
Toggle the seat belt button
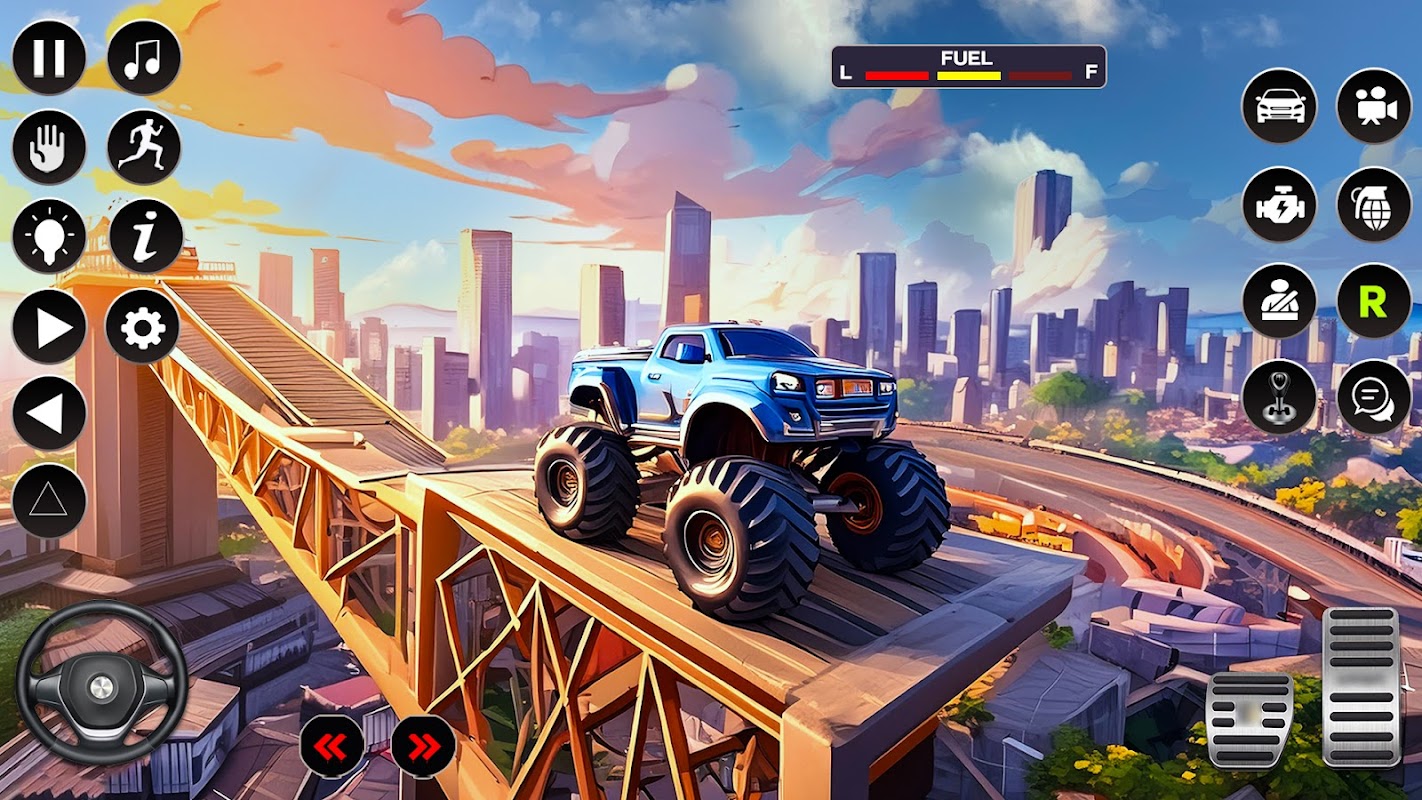[x=1279, y=301]
